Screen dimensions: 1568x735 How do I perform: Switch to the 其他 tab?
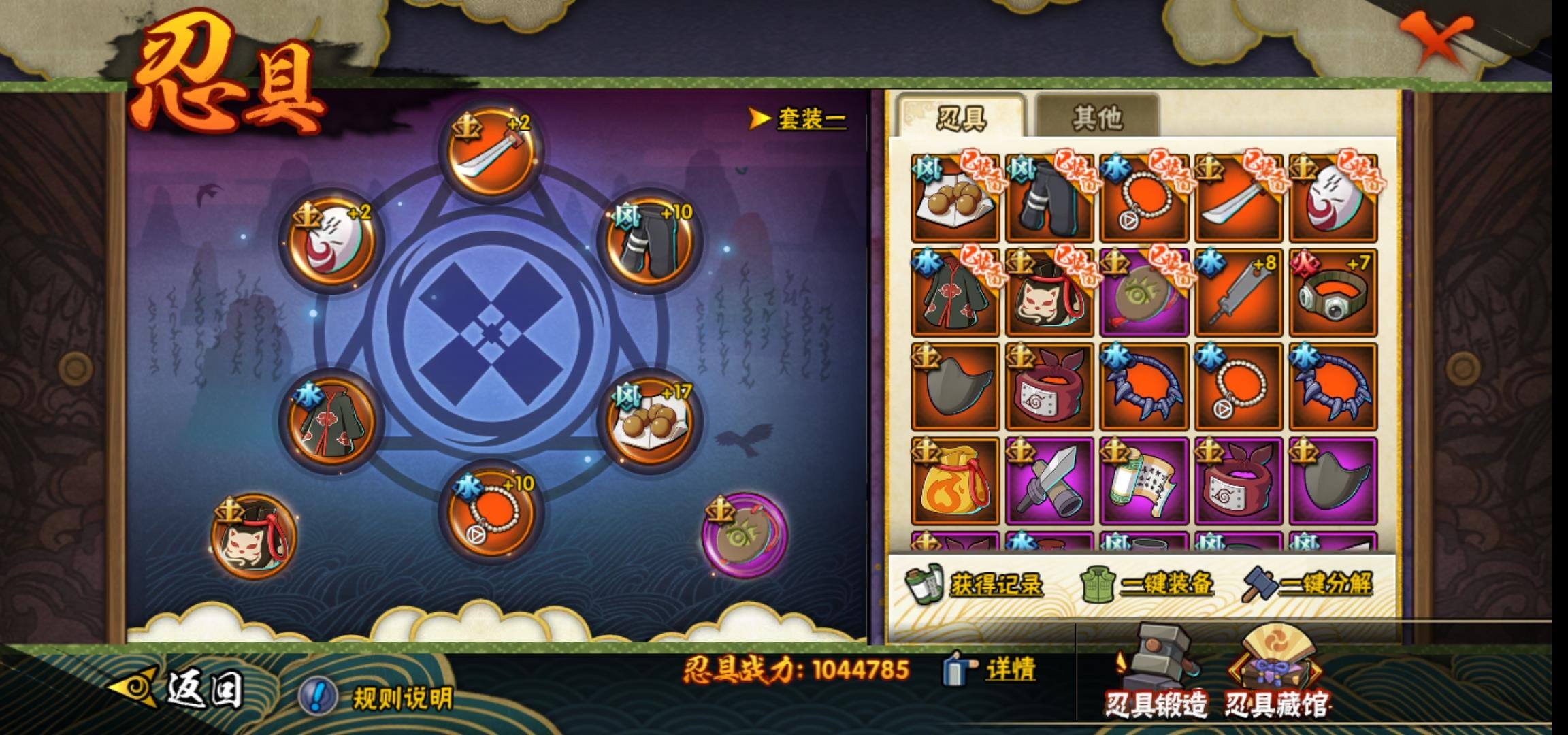click(1096, 118)
